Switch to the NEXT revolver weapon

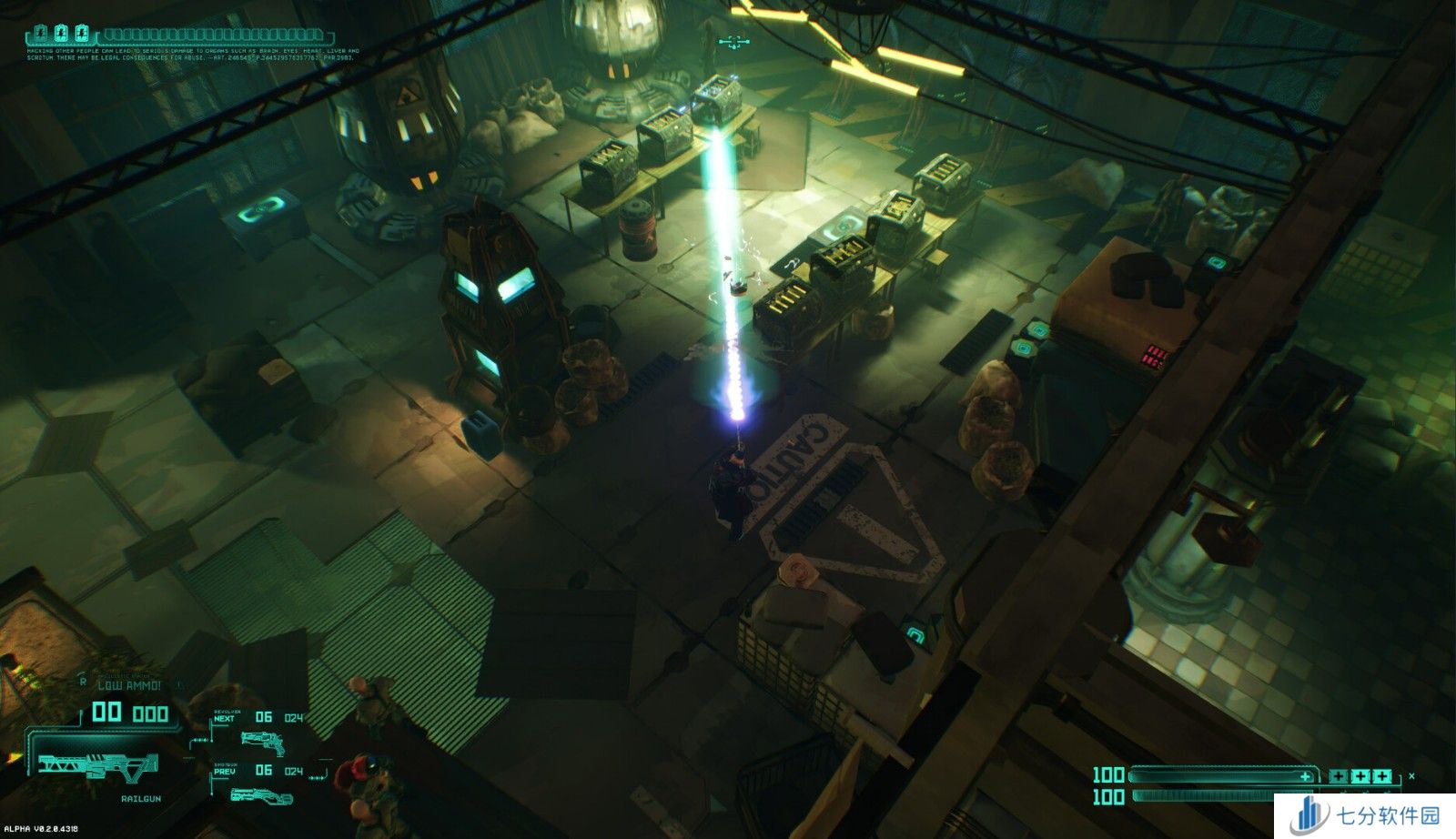[x=261, y=742]
